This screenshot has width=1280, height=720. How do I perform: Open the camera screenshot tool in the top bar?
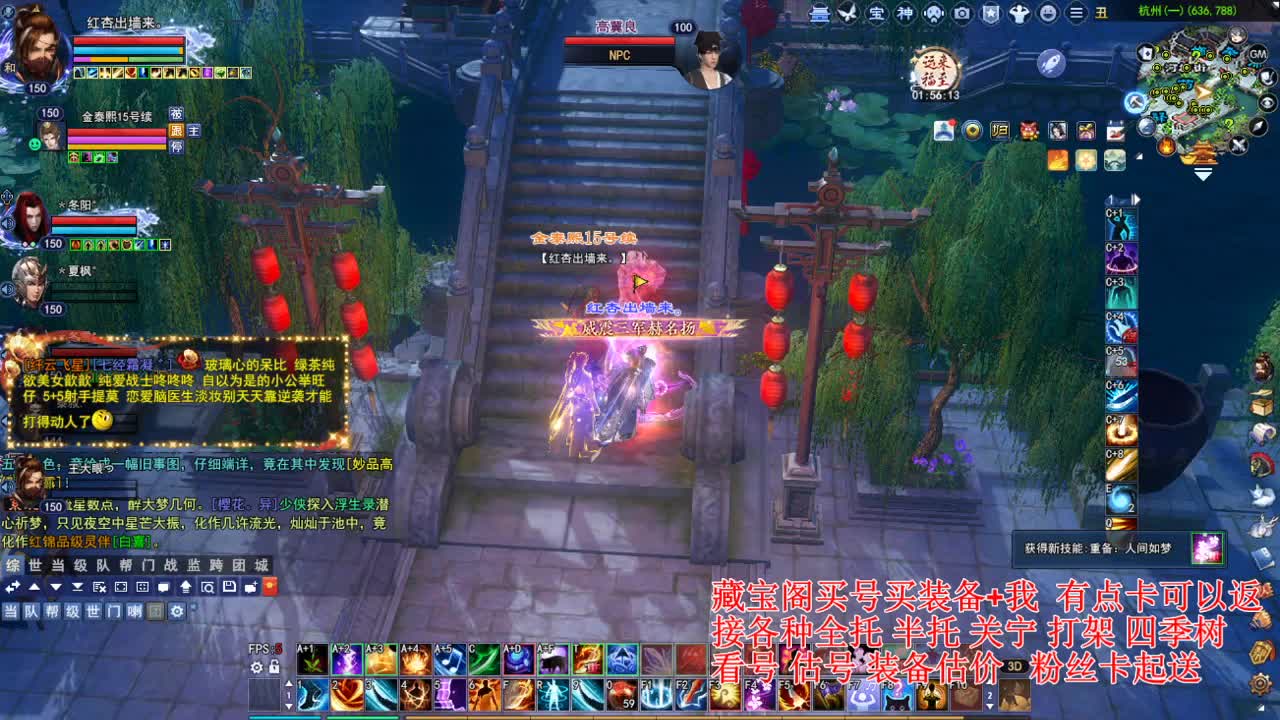(962, 13)
